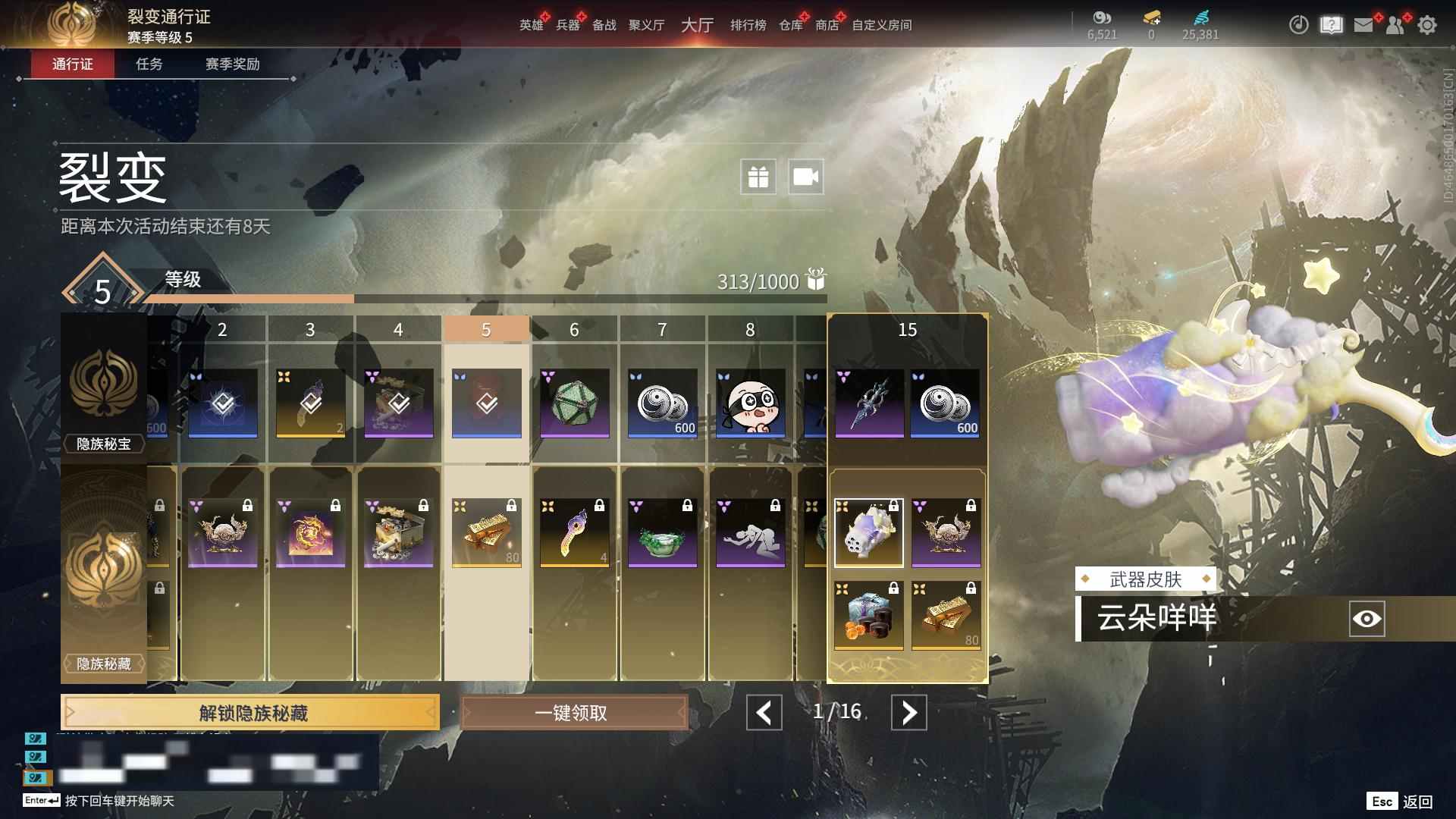Open the 英雄 heroes menu
Screen dimensions: 1456x819
point(531,25)
